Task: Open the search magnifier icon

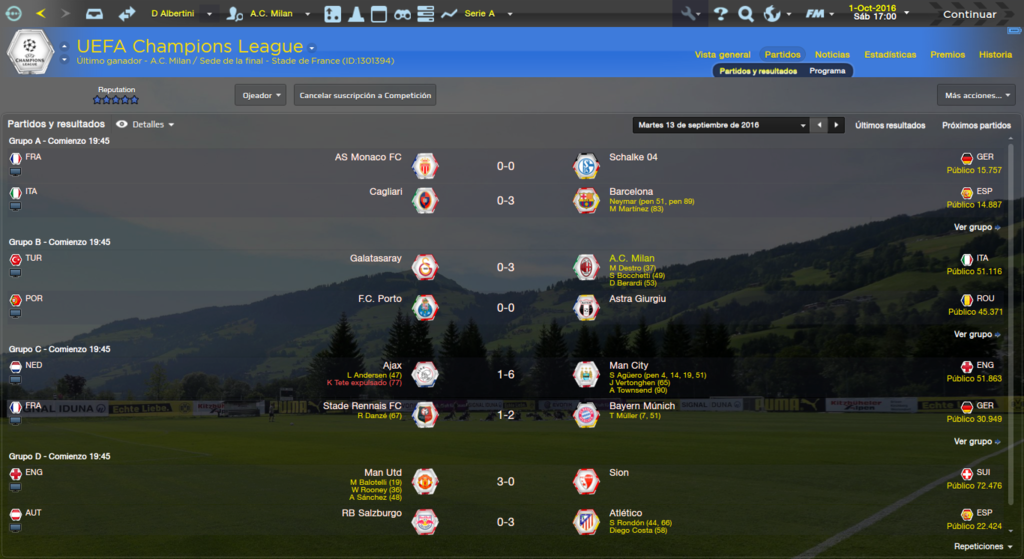Action: pyautogui.click(x=745, y=14)
